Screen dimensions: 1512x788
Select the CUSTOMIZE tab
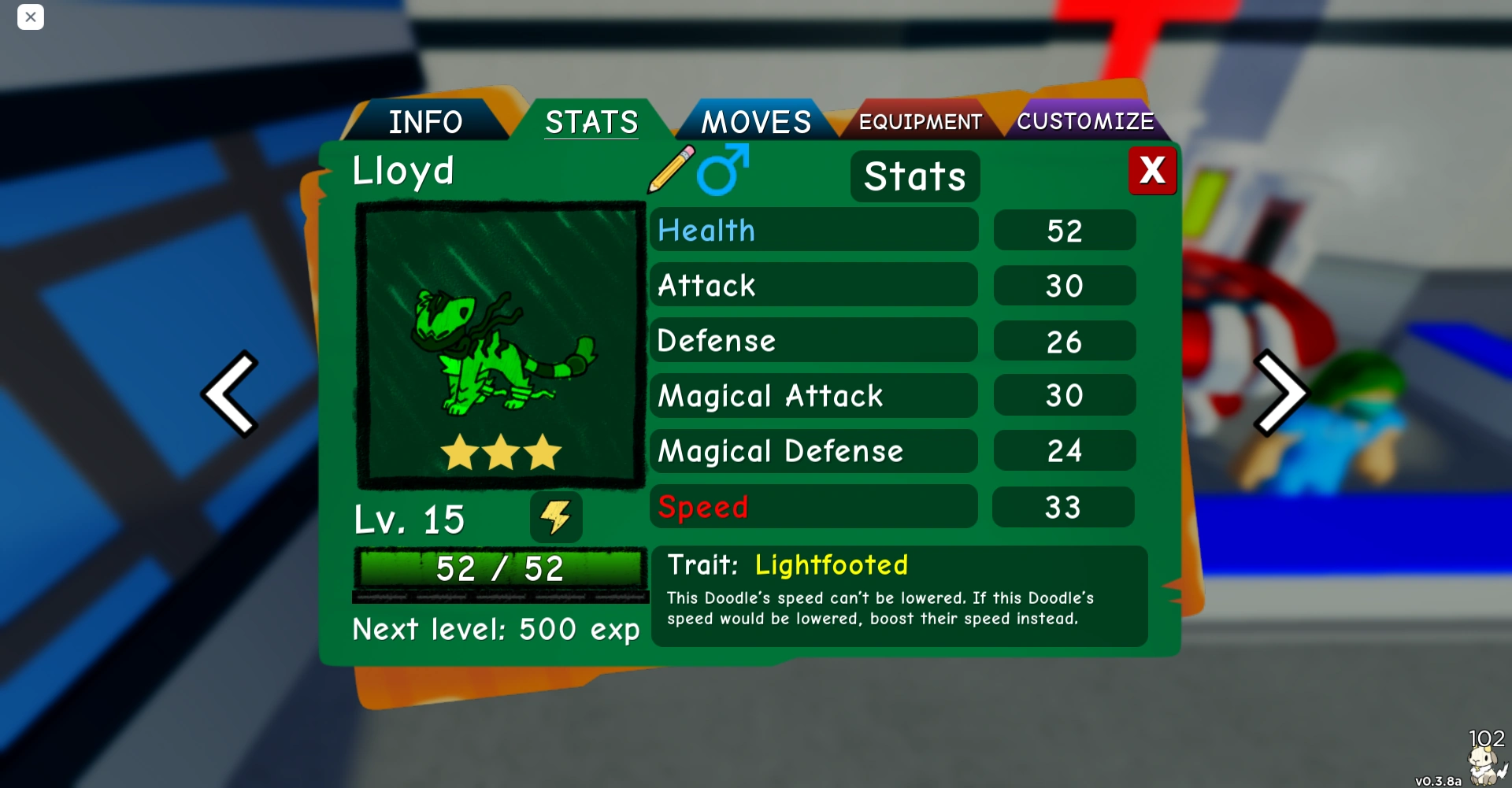pos(1087,120)
